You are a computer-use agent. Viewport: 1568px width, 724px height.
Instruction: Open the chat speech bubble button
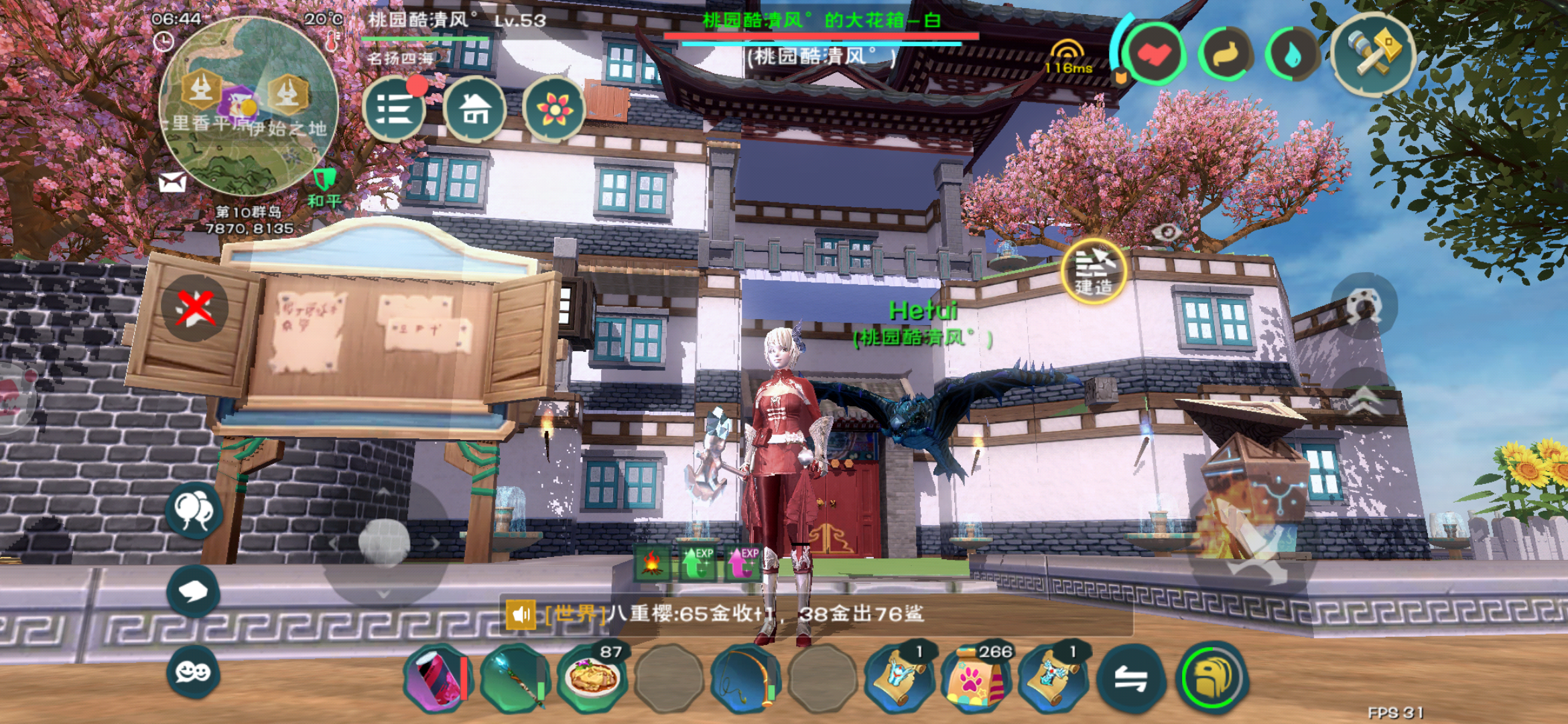click(193, 591)
